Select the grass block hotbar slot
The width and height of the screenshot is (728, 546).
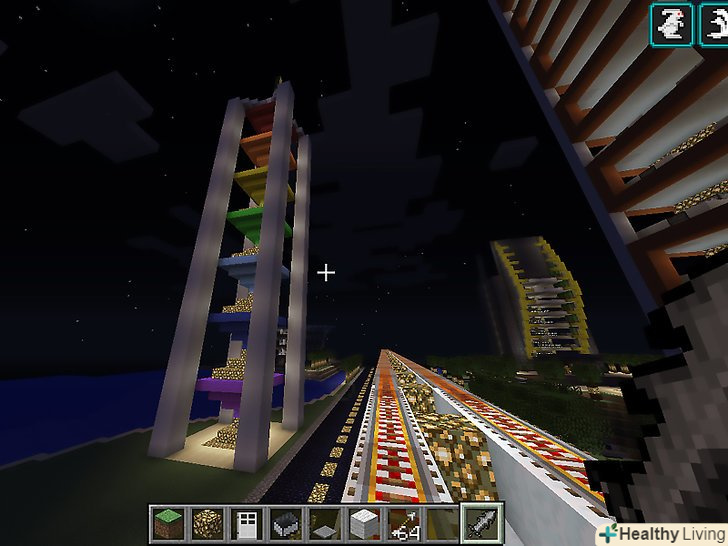coord(167,523)
